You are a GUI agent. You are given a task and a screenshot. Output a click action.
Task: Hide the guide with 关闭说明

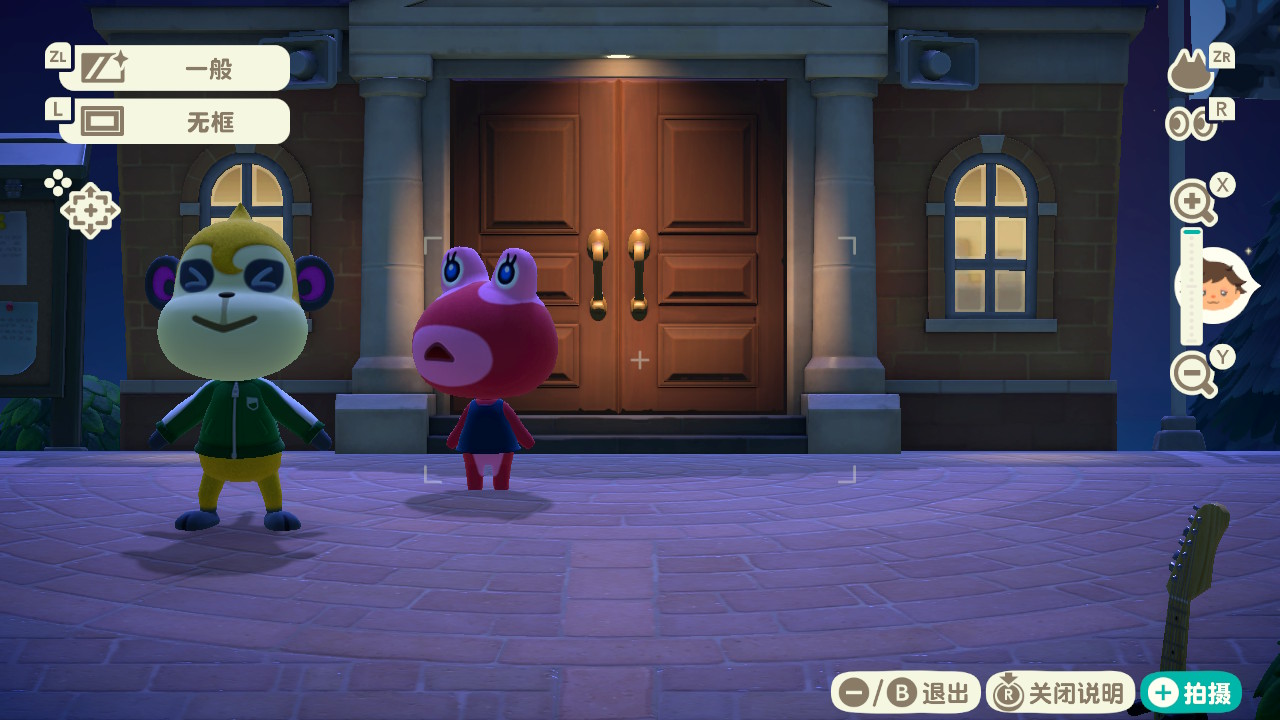point(1060,692)
